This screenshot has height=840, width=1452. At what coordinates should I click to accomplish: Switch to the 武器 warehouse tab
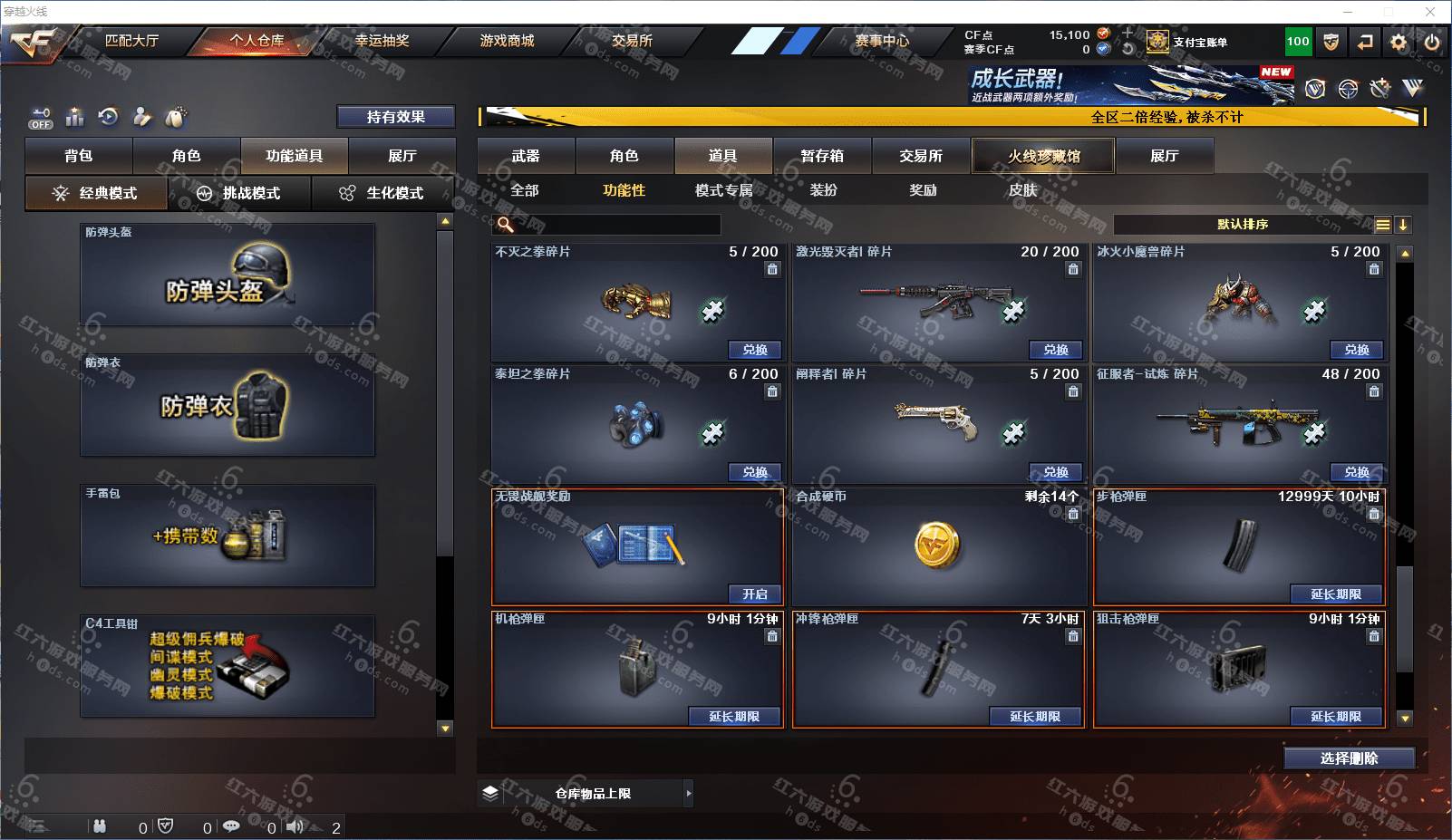pyautogui.click(x=526, y=156)
